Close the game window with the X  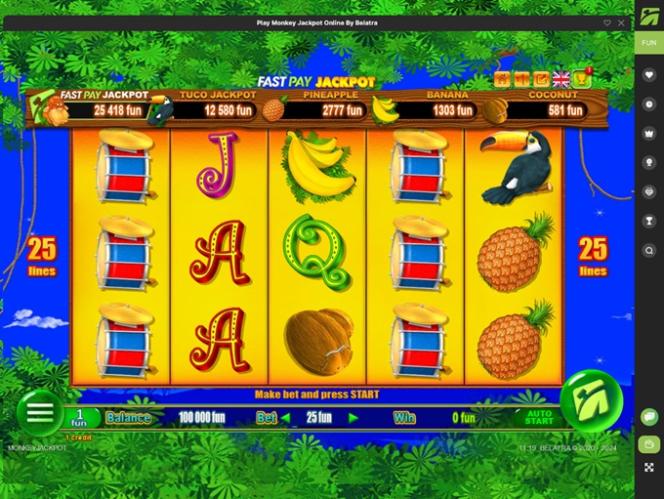[620, 22]
